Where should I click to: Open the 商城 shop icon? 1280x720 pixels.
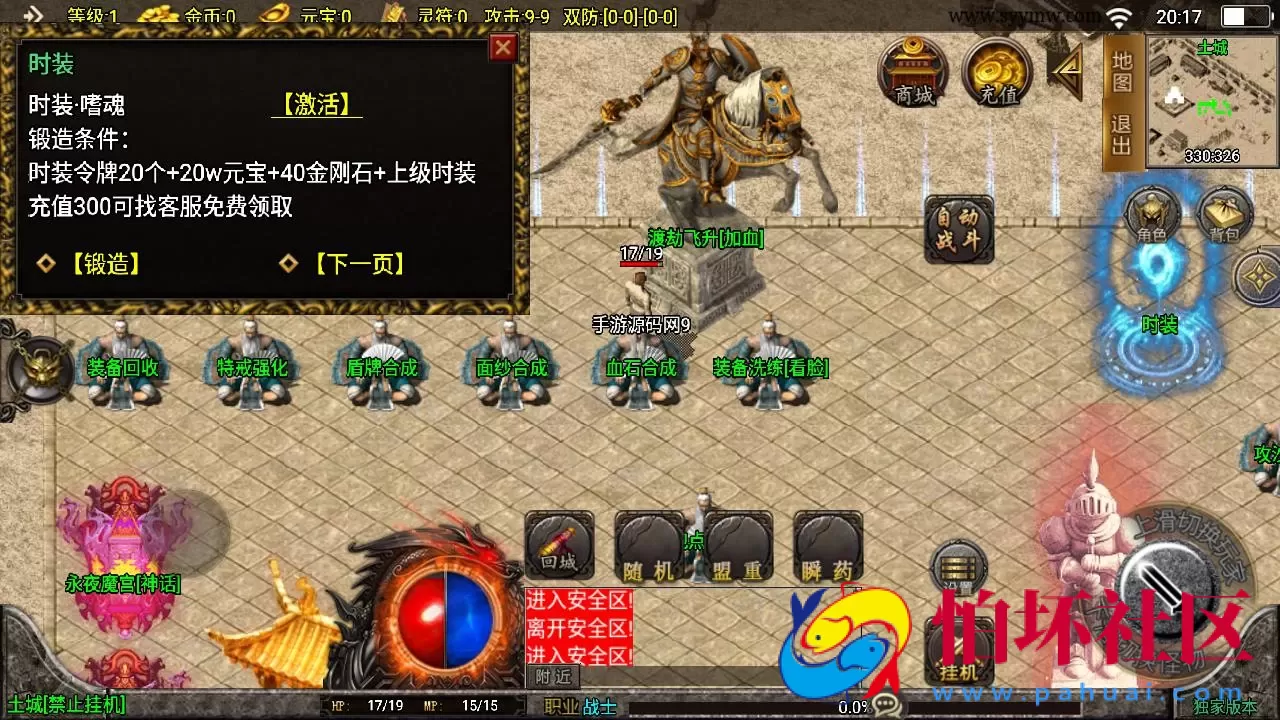click(x=912, y=70)
